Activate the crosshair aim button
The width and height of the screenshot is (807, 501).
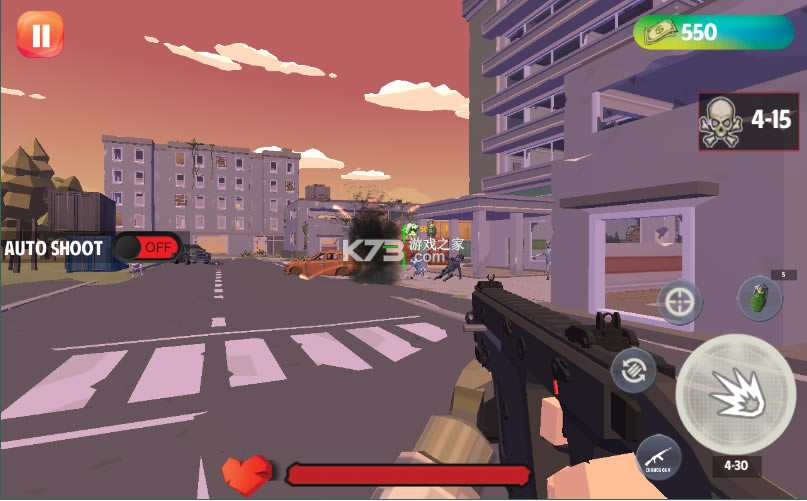coord(681,301)
